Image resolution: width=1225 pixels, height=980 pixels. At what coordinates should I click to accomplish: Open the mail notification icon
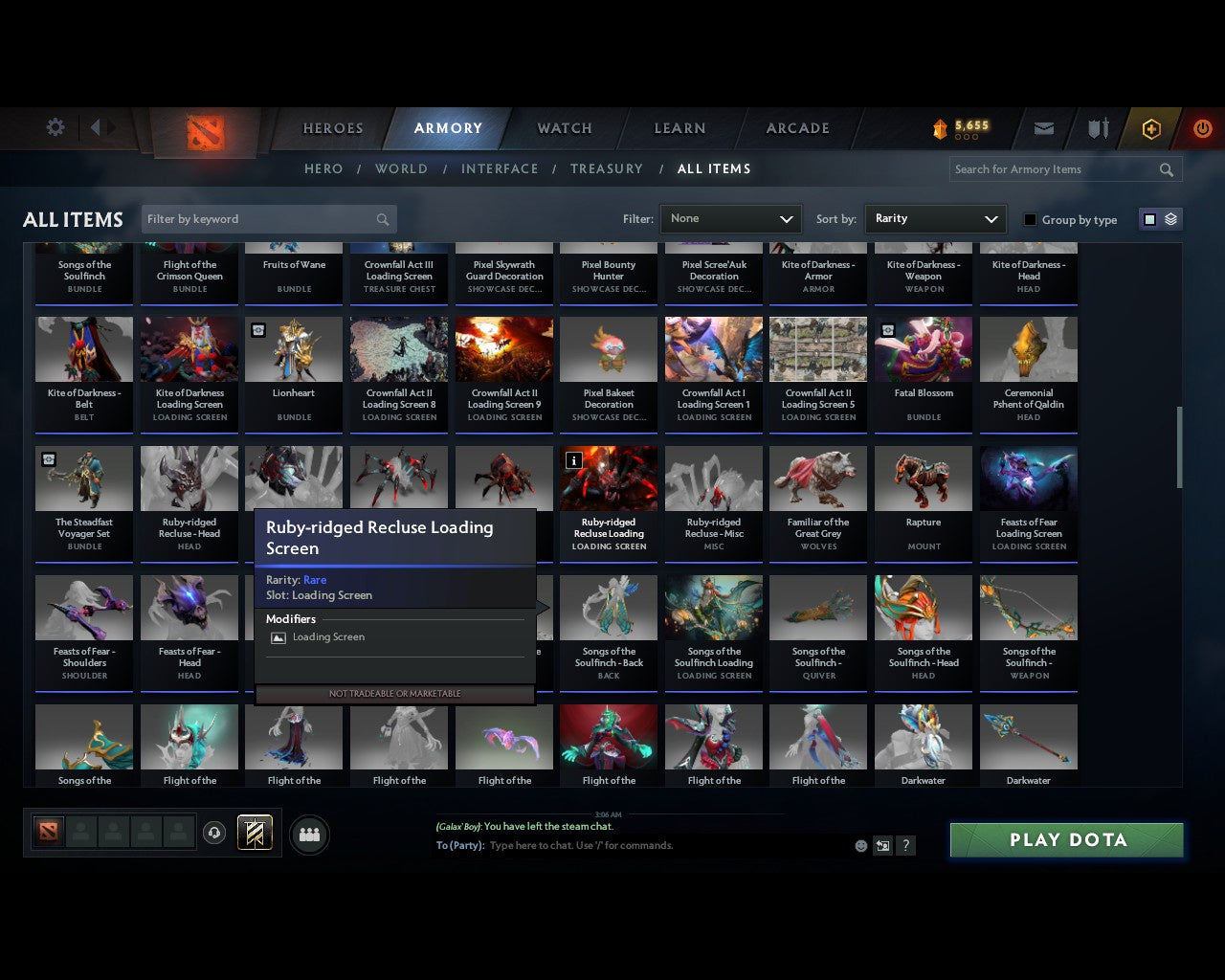click(1043, 128)
